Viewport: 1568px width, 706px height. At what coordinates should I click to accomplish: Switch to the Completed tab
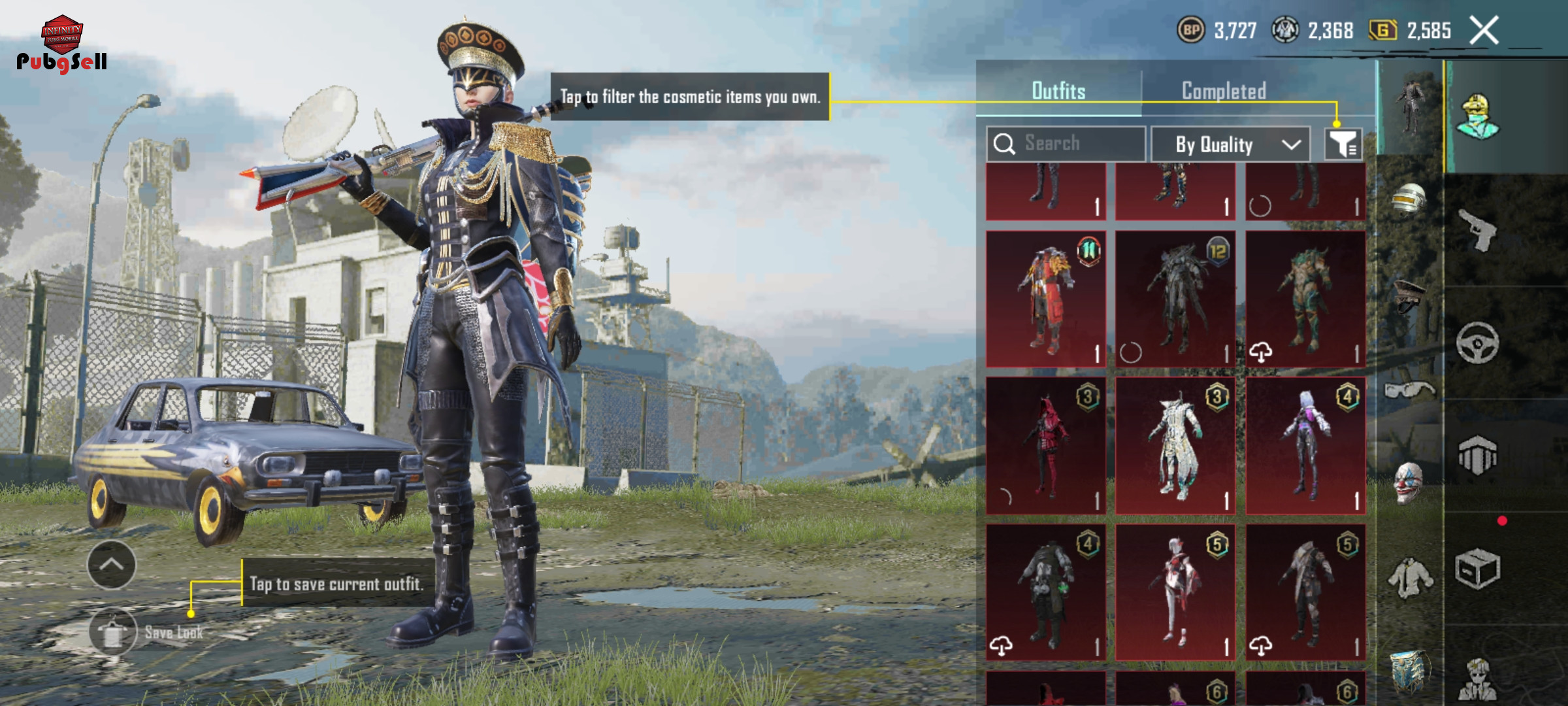(x=1224, y=92)
